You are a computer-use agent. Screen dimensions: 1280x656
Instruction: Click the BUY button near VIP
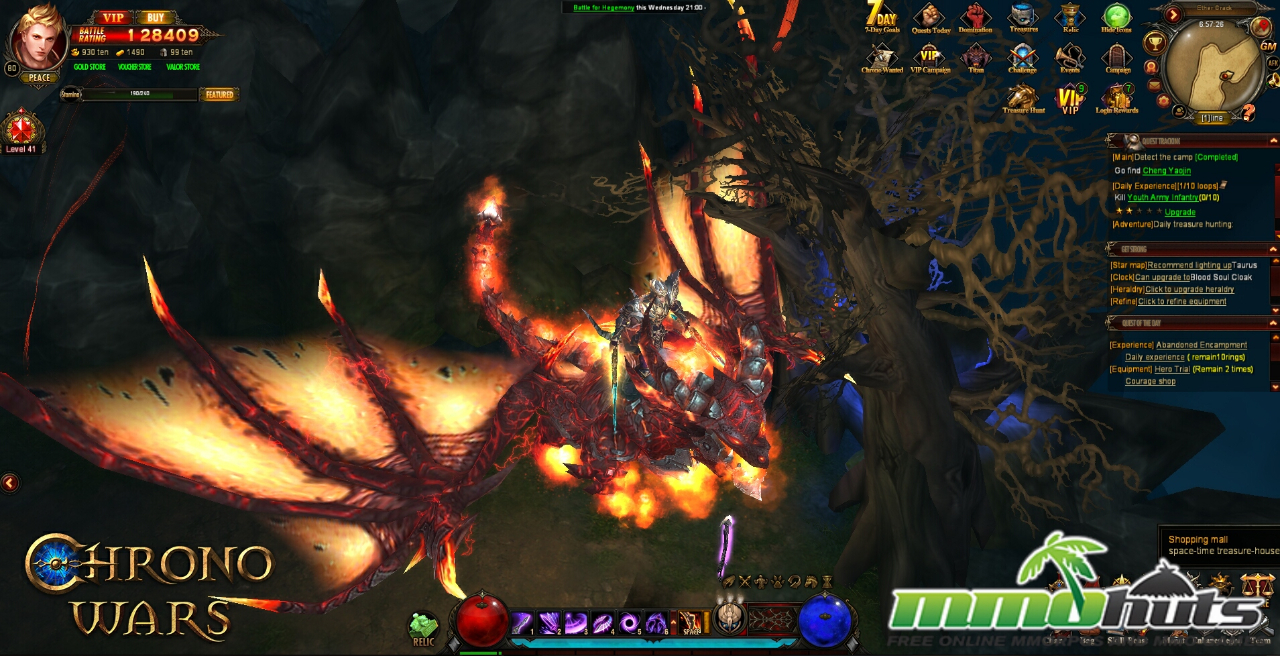[x=155, y=17]
